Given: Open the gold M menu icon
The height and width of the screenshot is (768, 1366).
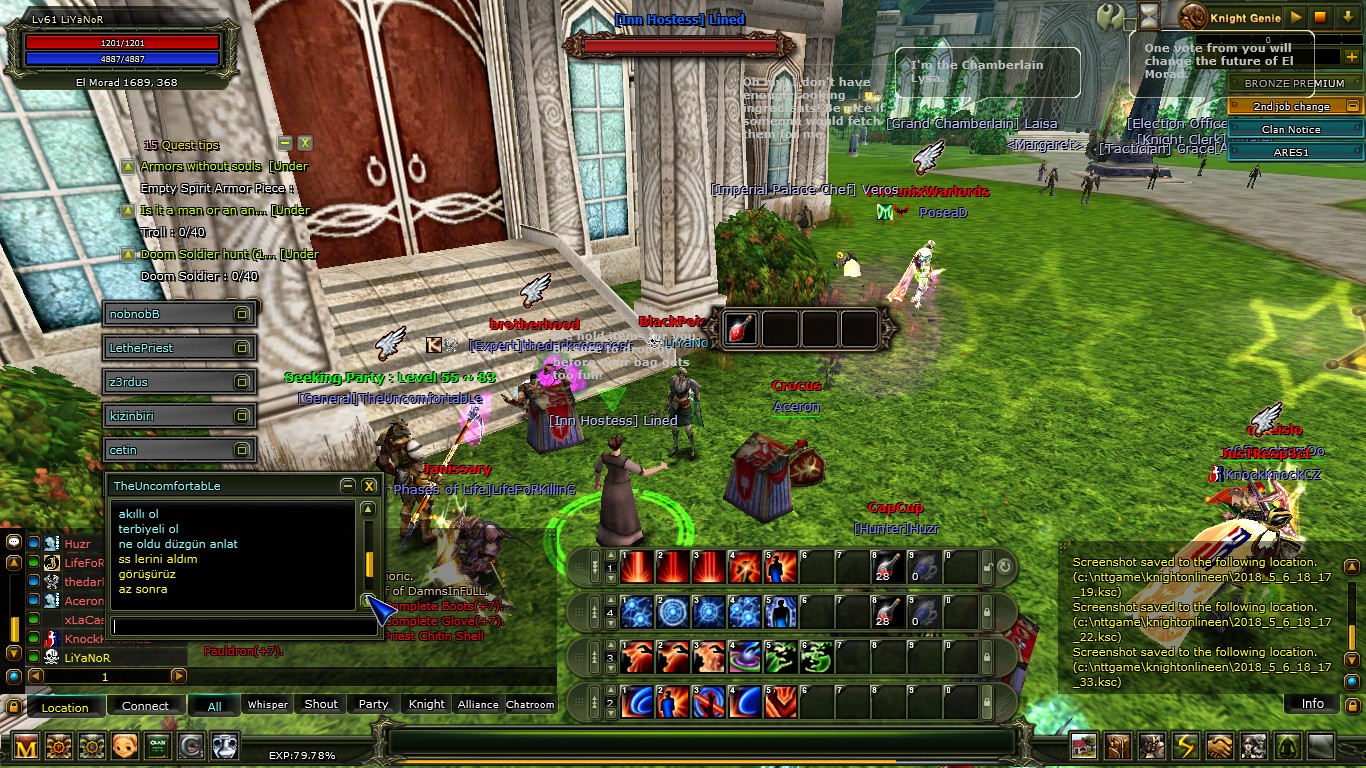Looking at the screenshot, I should (26, 746).
